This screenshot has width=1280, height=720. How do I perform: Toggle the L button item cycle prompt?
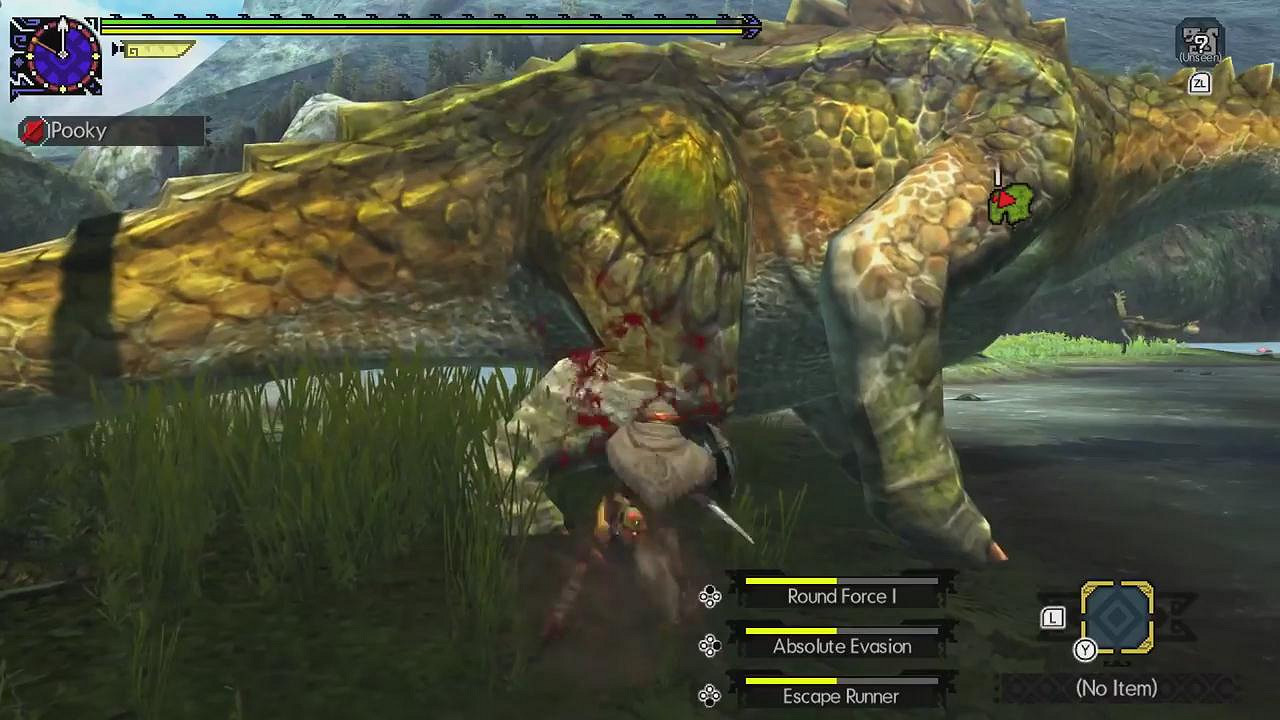point(1053,618)
